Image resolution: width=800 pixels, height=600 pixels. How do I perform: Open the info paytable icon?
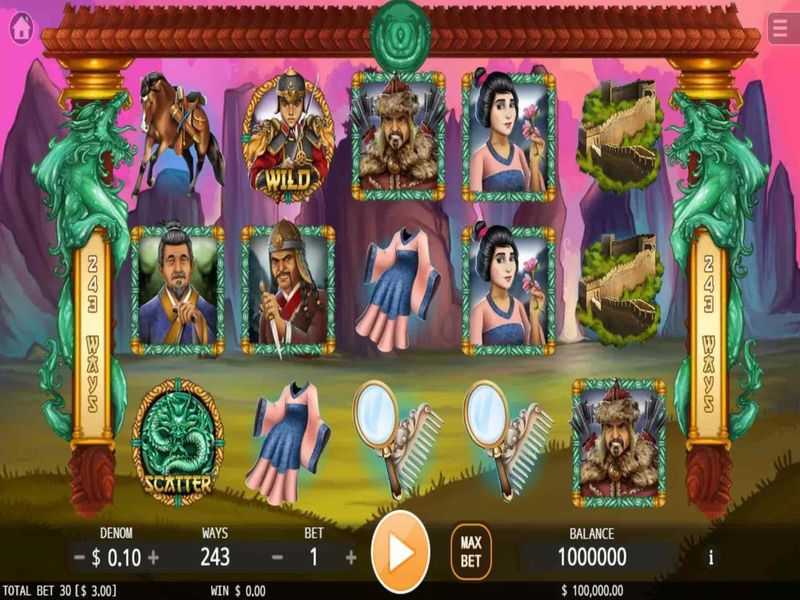click(711, 557)
